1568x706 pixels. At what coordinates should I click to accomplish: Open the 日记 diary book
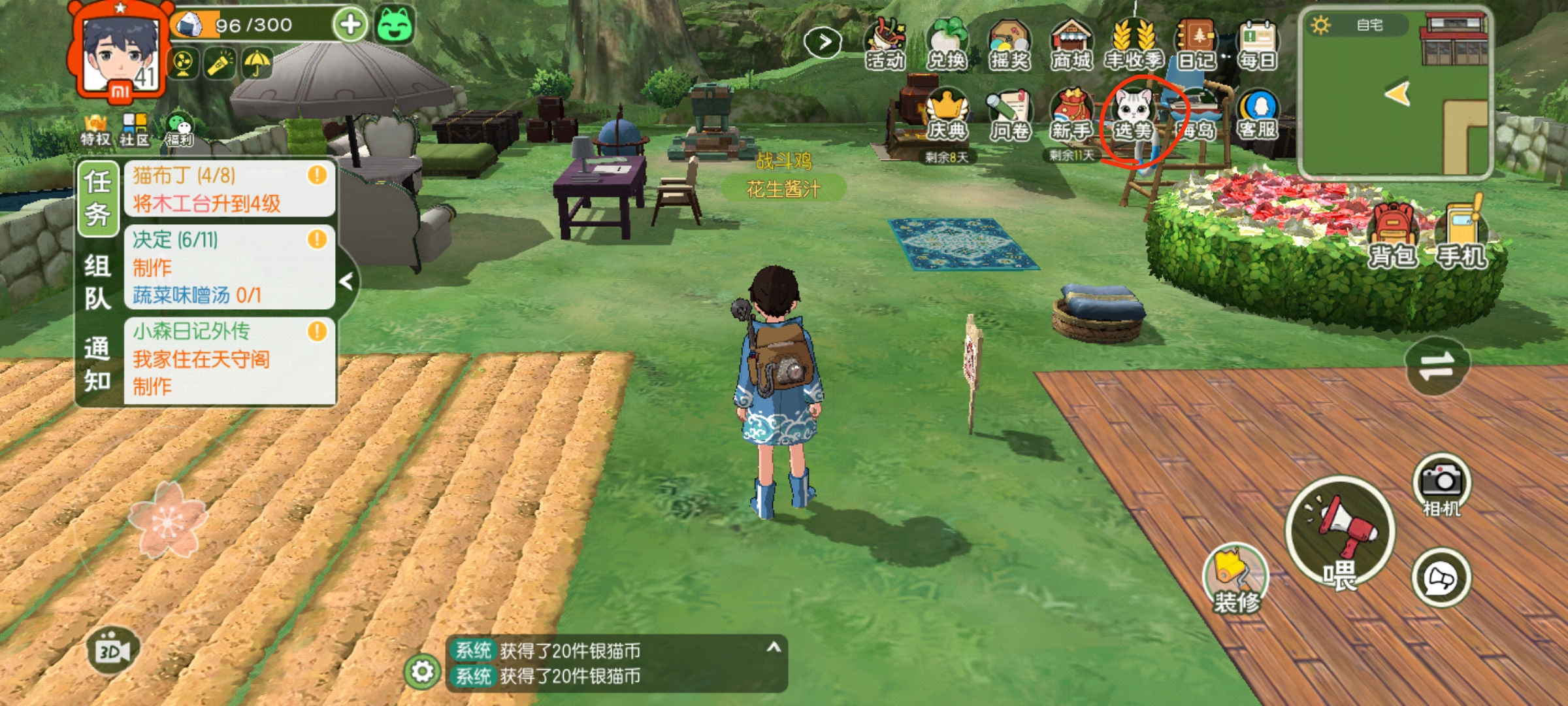coord(1196,44)
